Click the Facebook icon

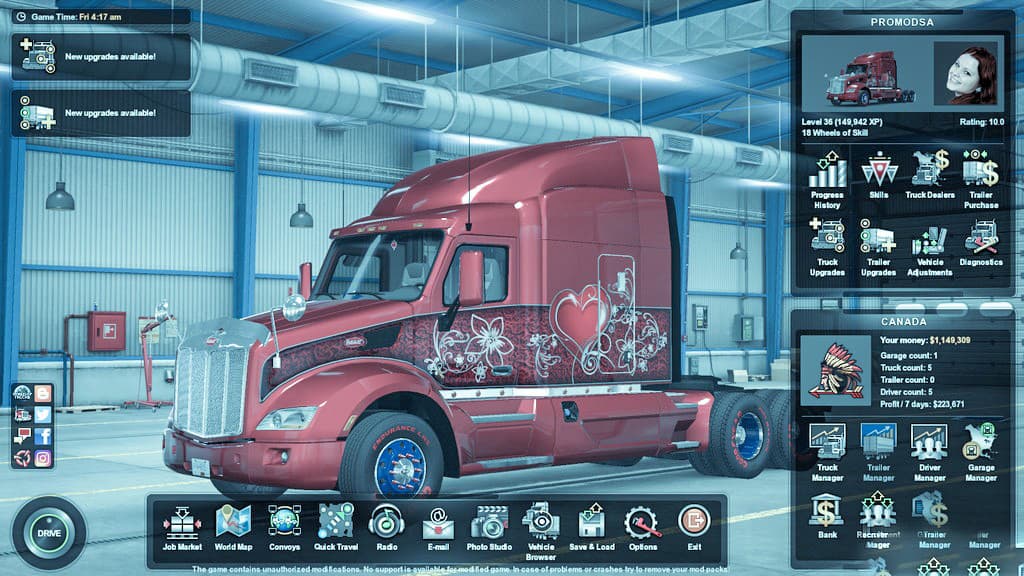click(43, 437)
